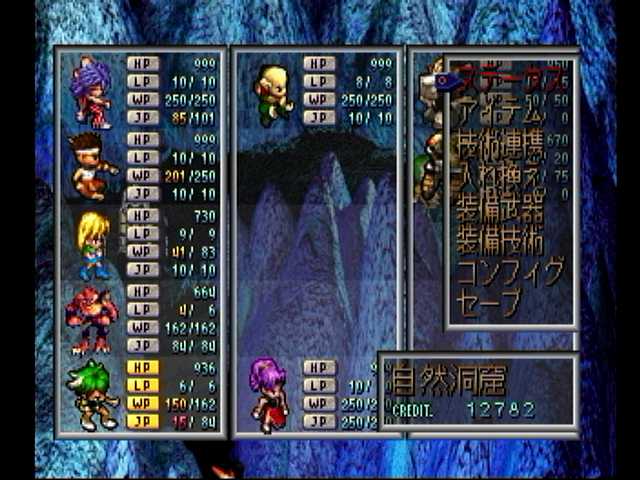Image resolution: width=640 pixels, height=480 pixels.
Task: Choose the red monster with 660 HP
Action: [92, 318]
